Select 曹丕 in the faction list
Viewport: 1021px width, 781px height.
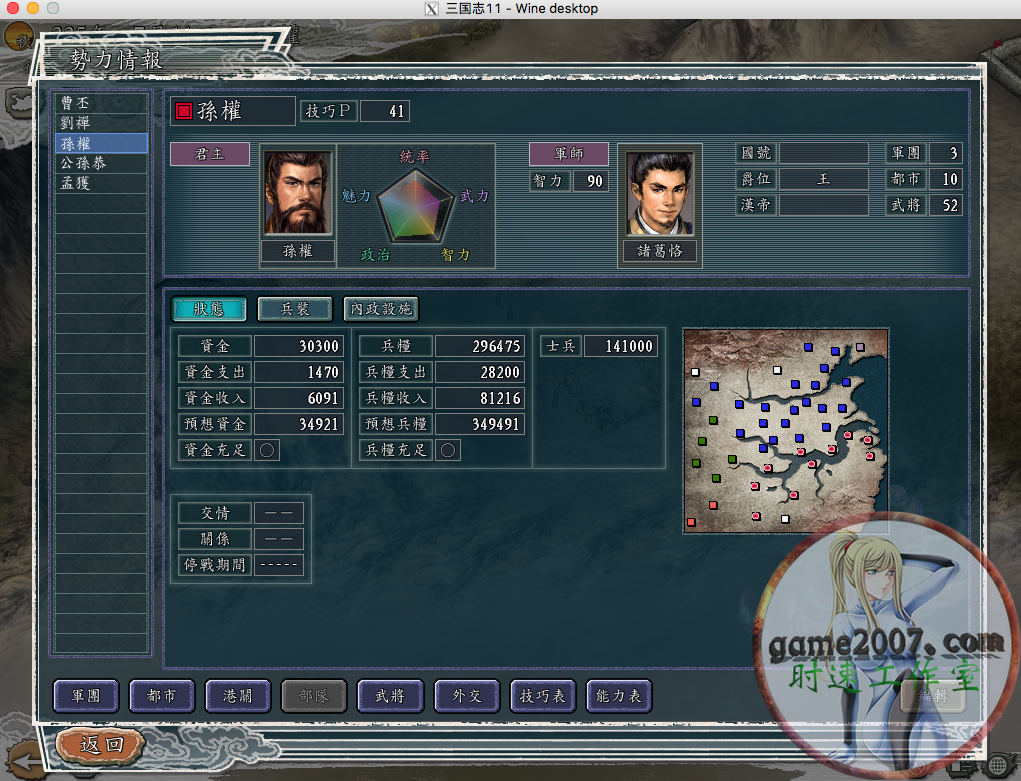(x=100, y=103)
